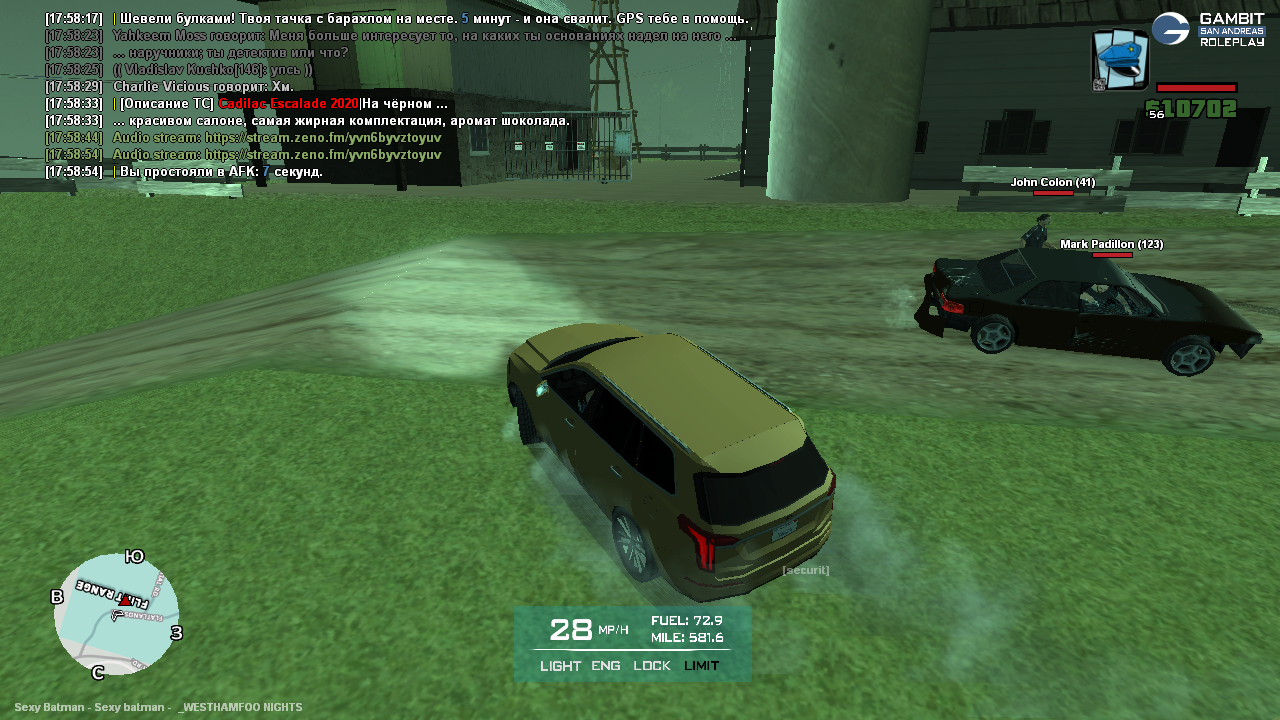Toggle the LIGHT indicator on the speedometer
Image resolution: width=1280 pixels, height=720 pixels.
[x=560, y=666]
